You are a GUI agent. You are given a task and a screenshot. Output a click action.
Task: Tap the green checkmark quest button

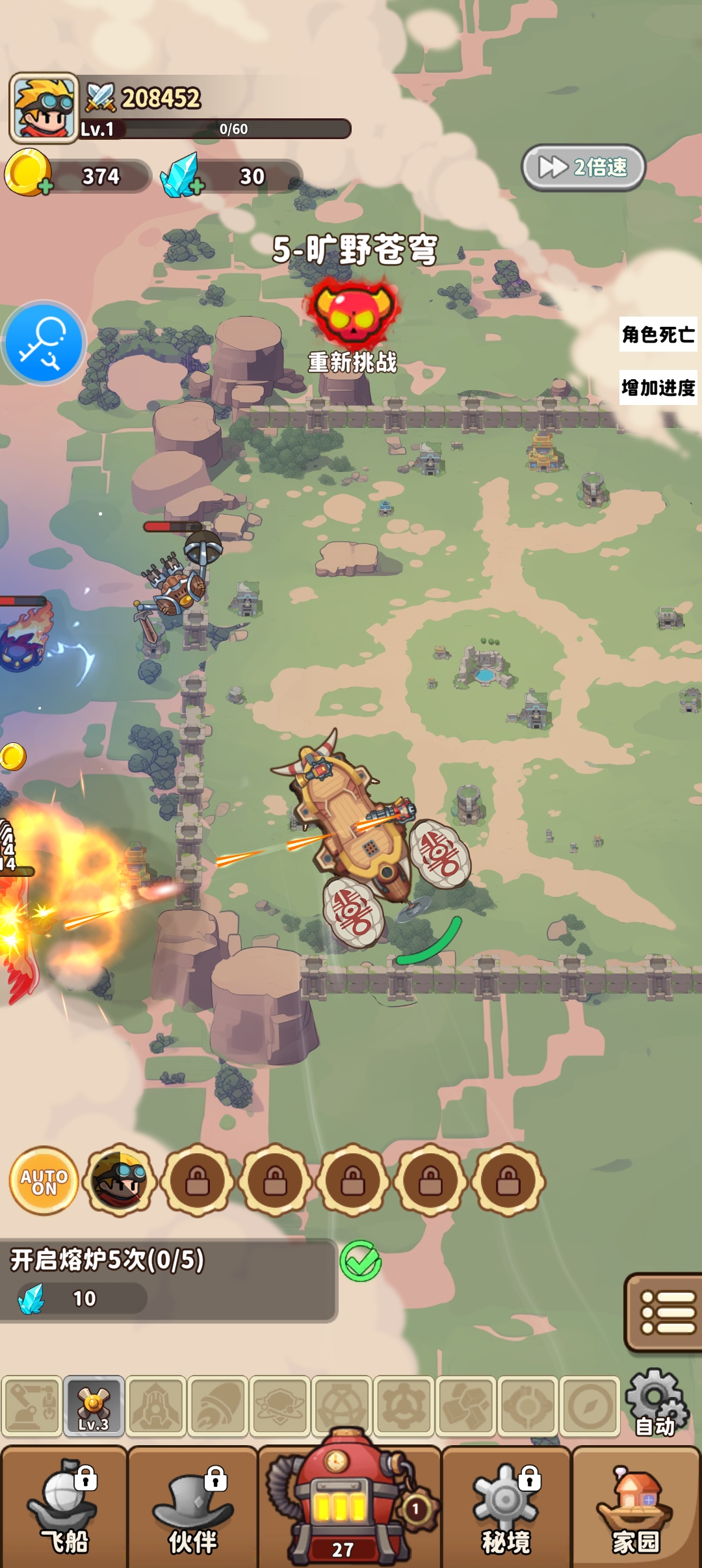pos(361,1262)
